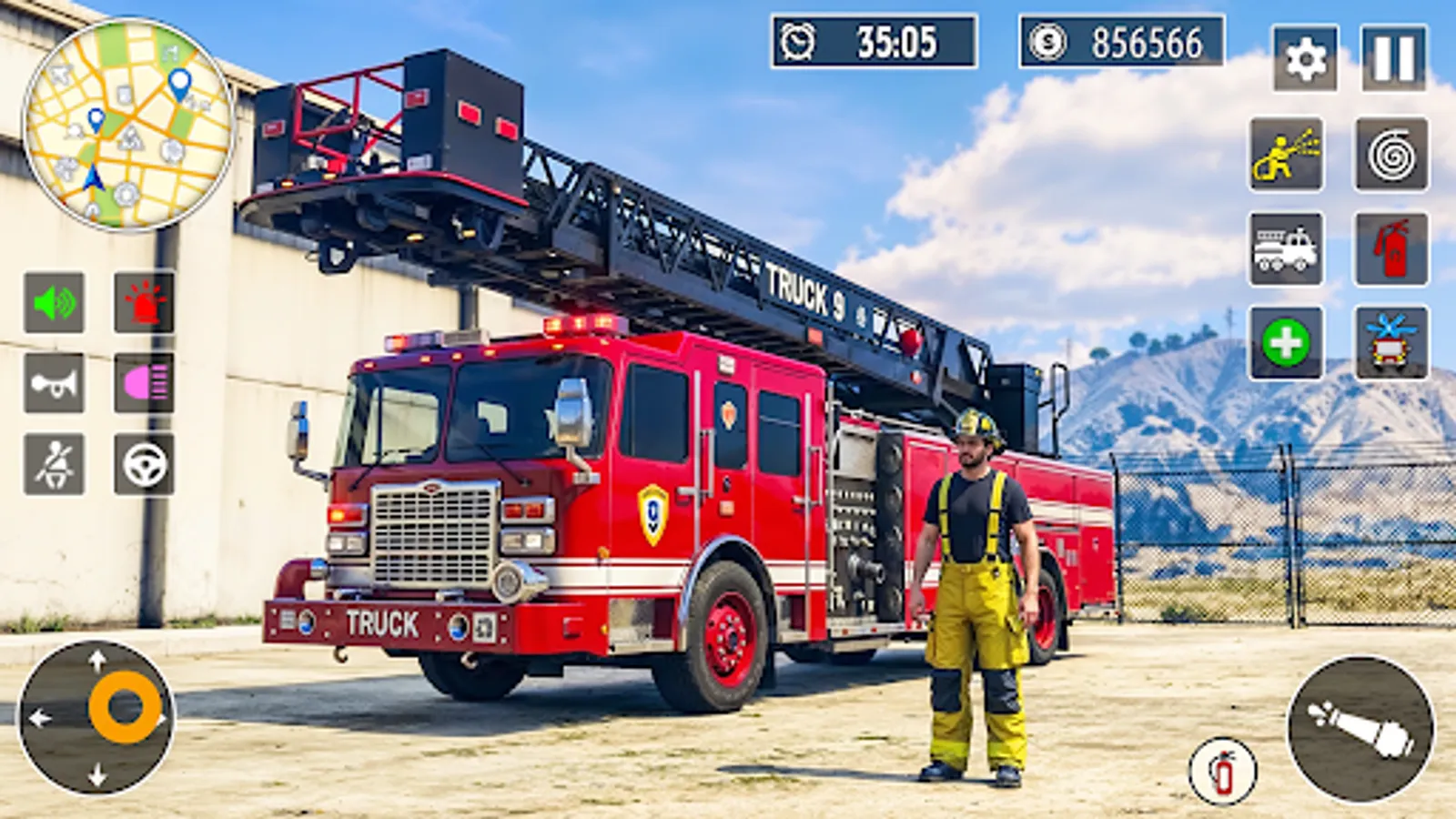
Task: Toggle the seatbelt indicator
Action: pyautogui.click(x=53, y=466)
